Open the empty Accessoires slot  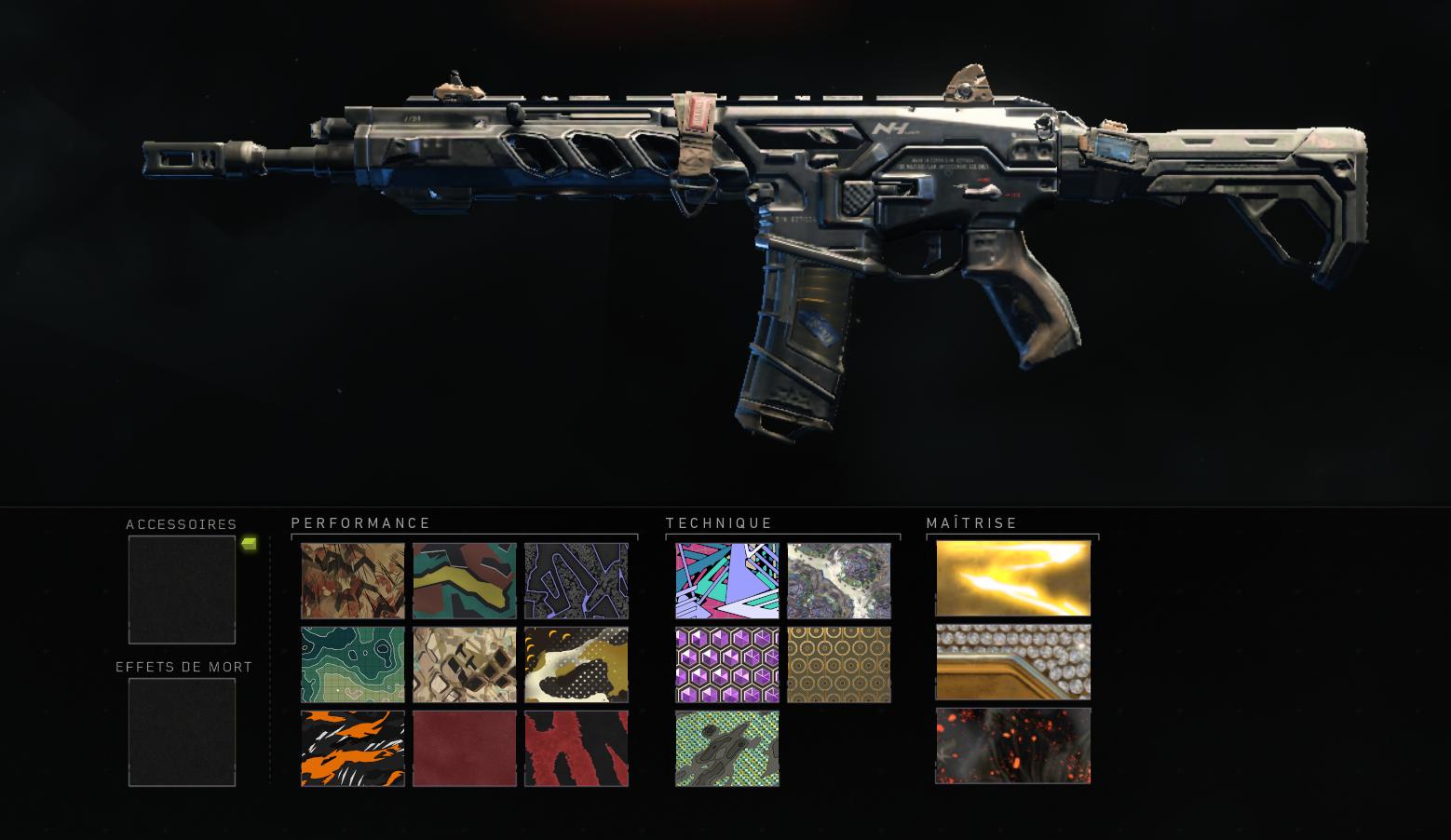182,589
